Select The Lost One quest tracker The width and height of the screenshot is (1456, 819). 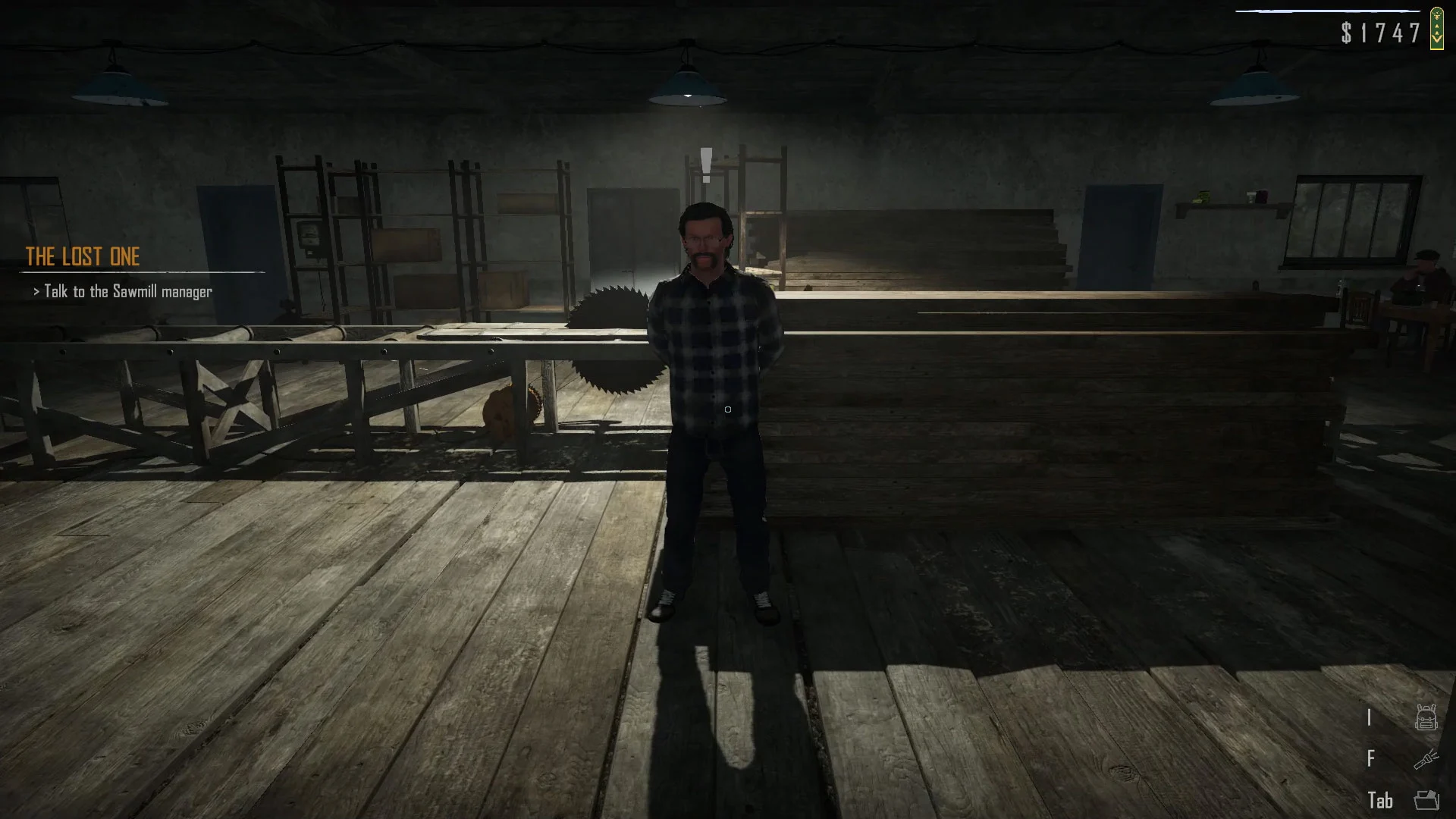tap(83, 257)
